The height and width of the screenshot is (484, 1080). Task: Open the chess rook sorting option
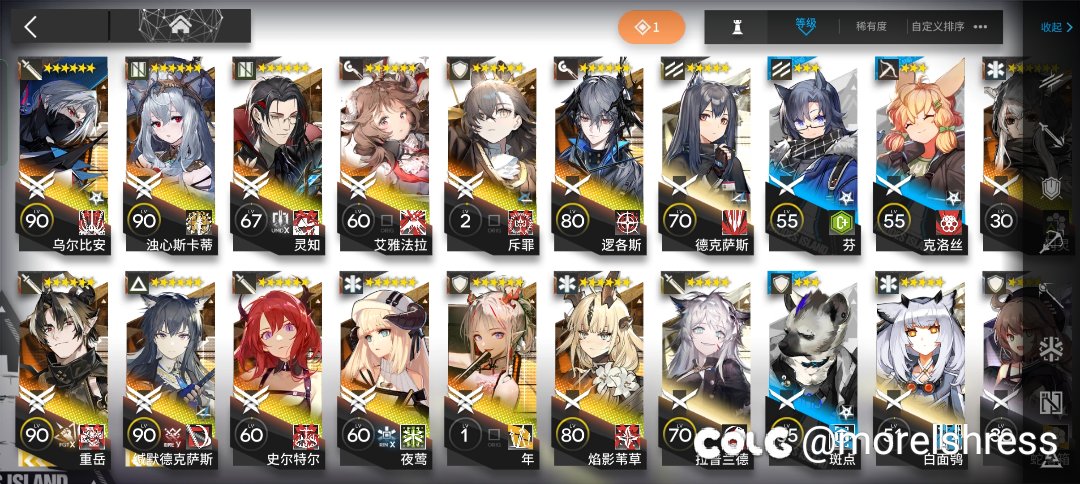(x=738, y=27)
